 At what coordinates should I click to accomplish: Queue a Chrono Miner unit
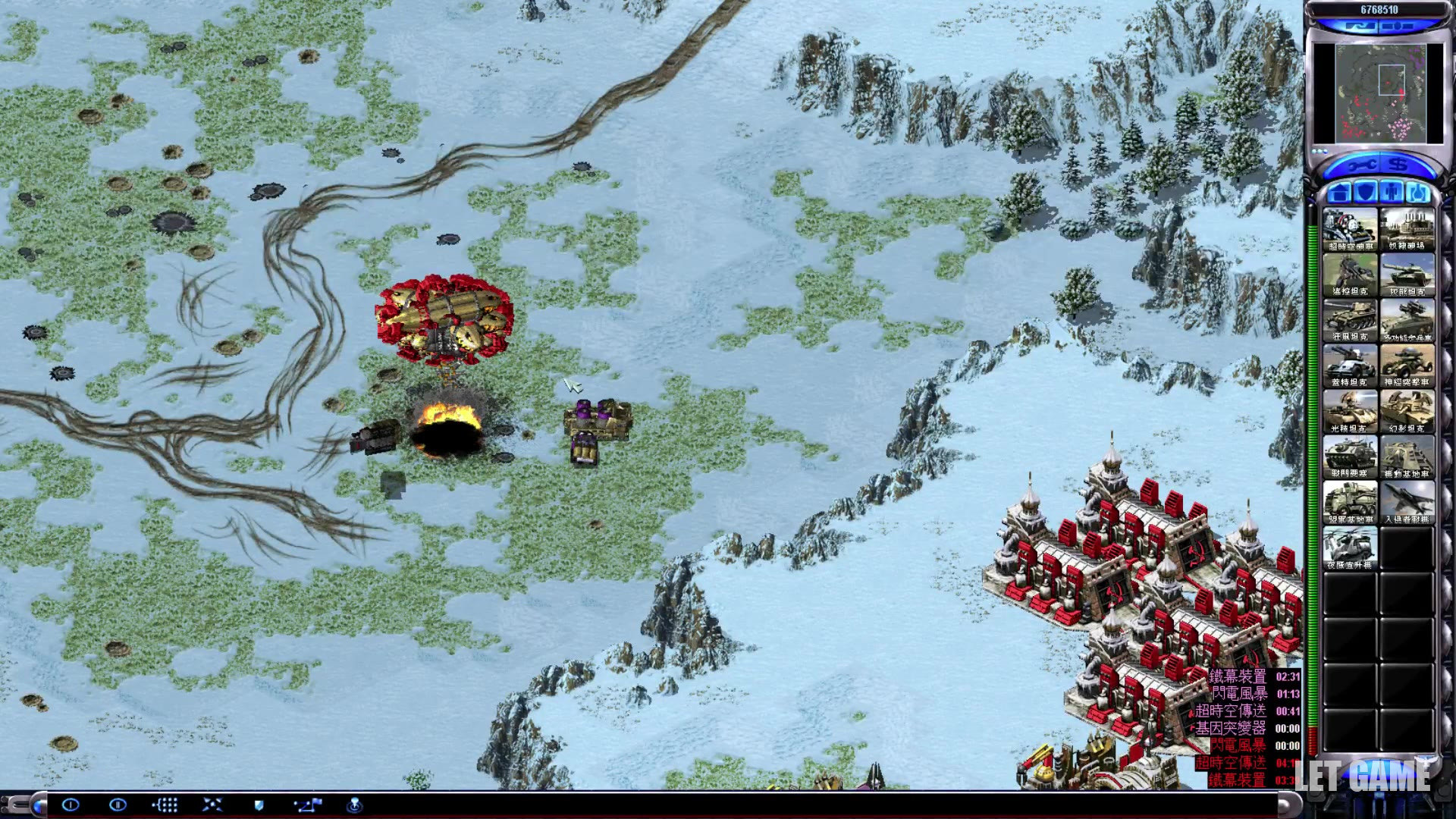[1350, 229]
